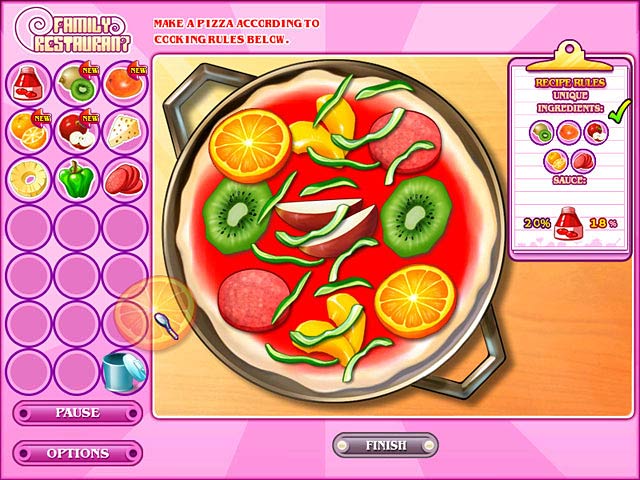Screen dimensions: 640x480
Task: Choose the cheese wedge ingredient
Action: 124,130
